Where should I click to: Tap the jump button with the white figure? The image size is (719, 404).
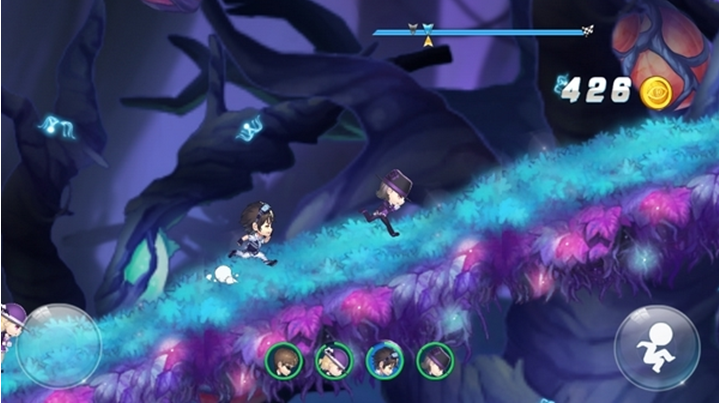(x=657, y=347)
